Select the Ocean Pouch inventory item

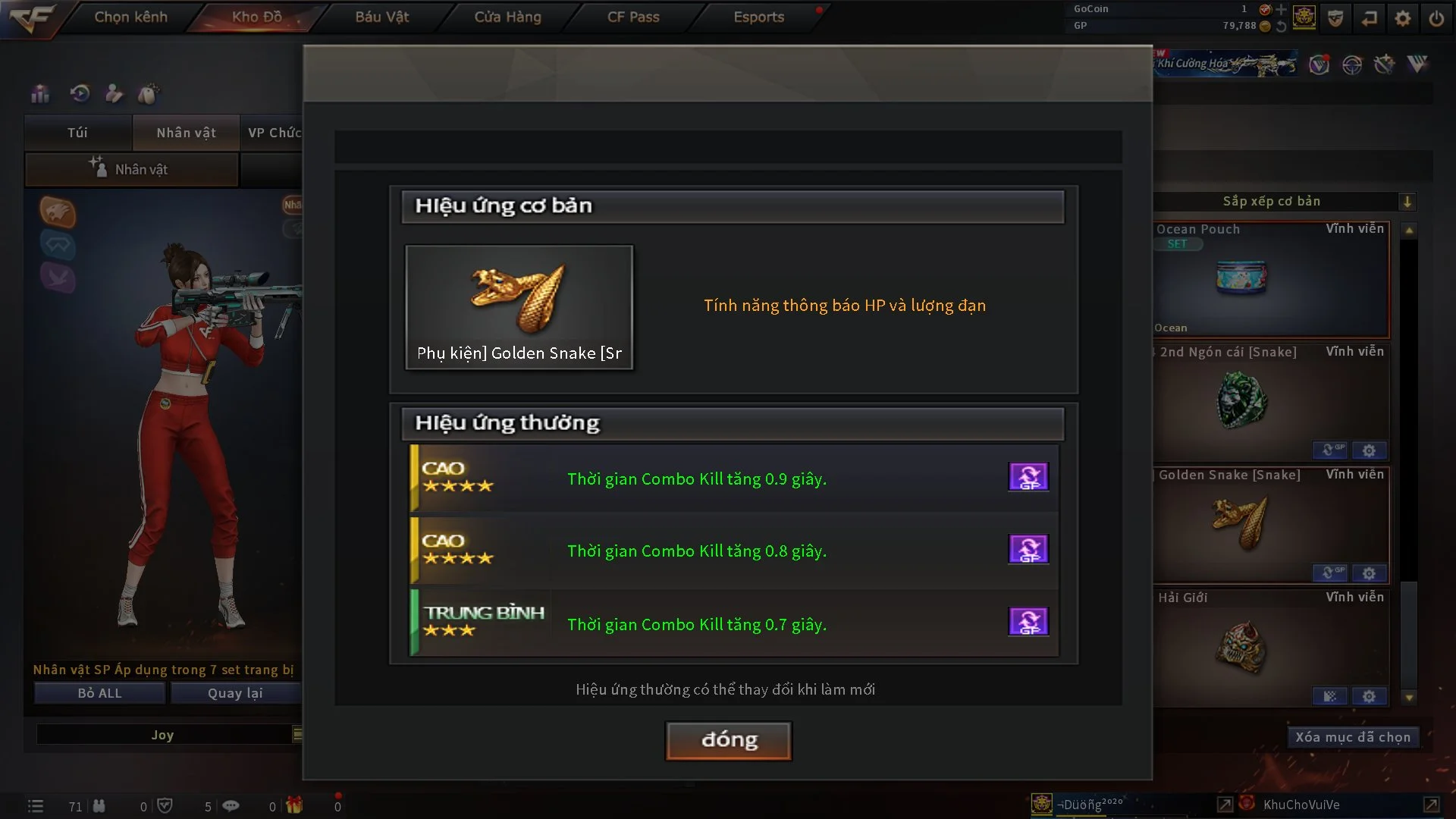pyautogui.click(x=1271, y=279)
